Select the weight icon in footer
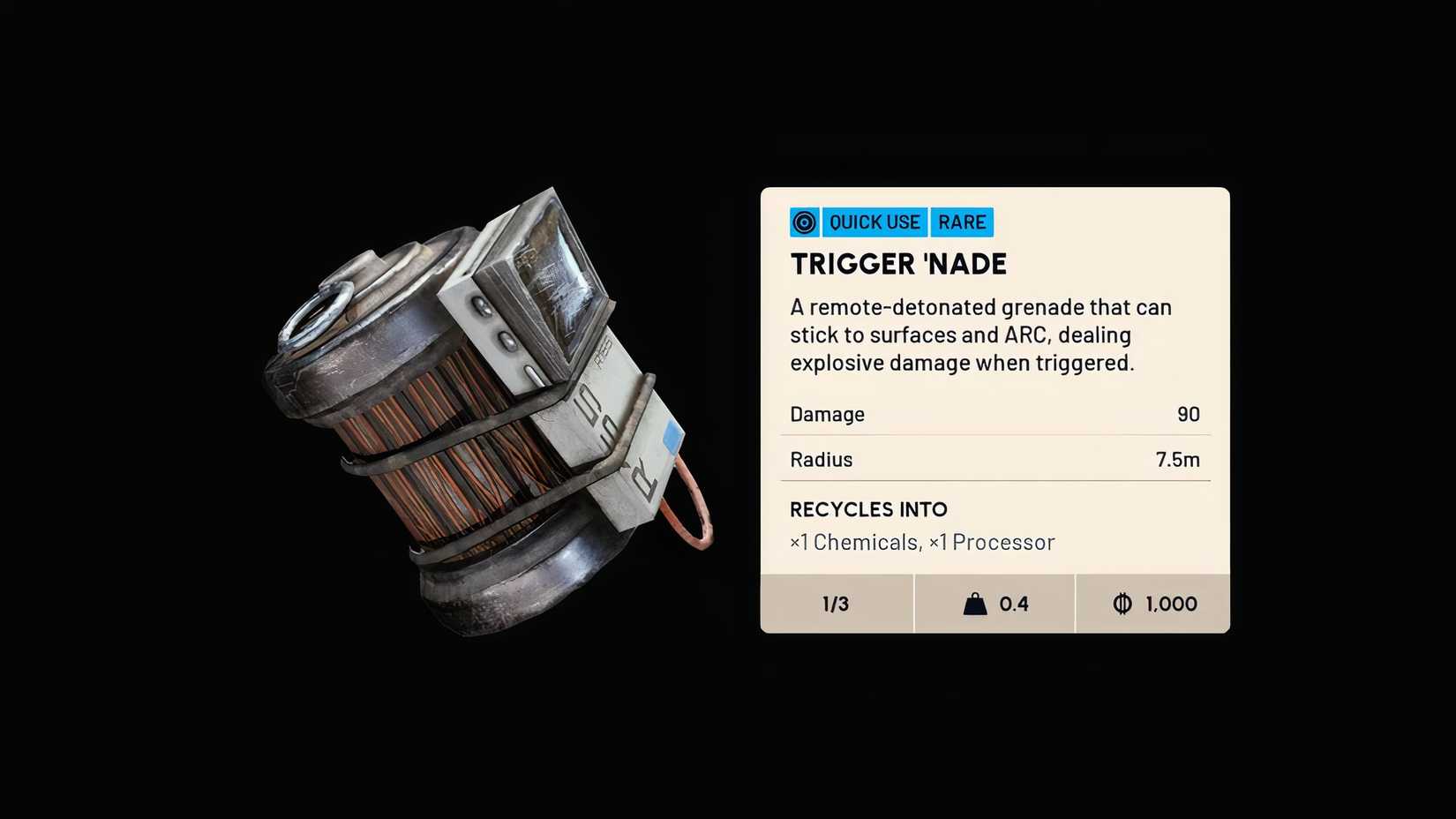This screenshot has height=819, width=1456. pyautogui.click(x=973, y=604)
